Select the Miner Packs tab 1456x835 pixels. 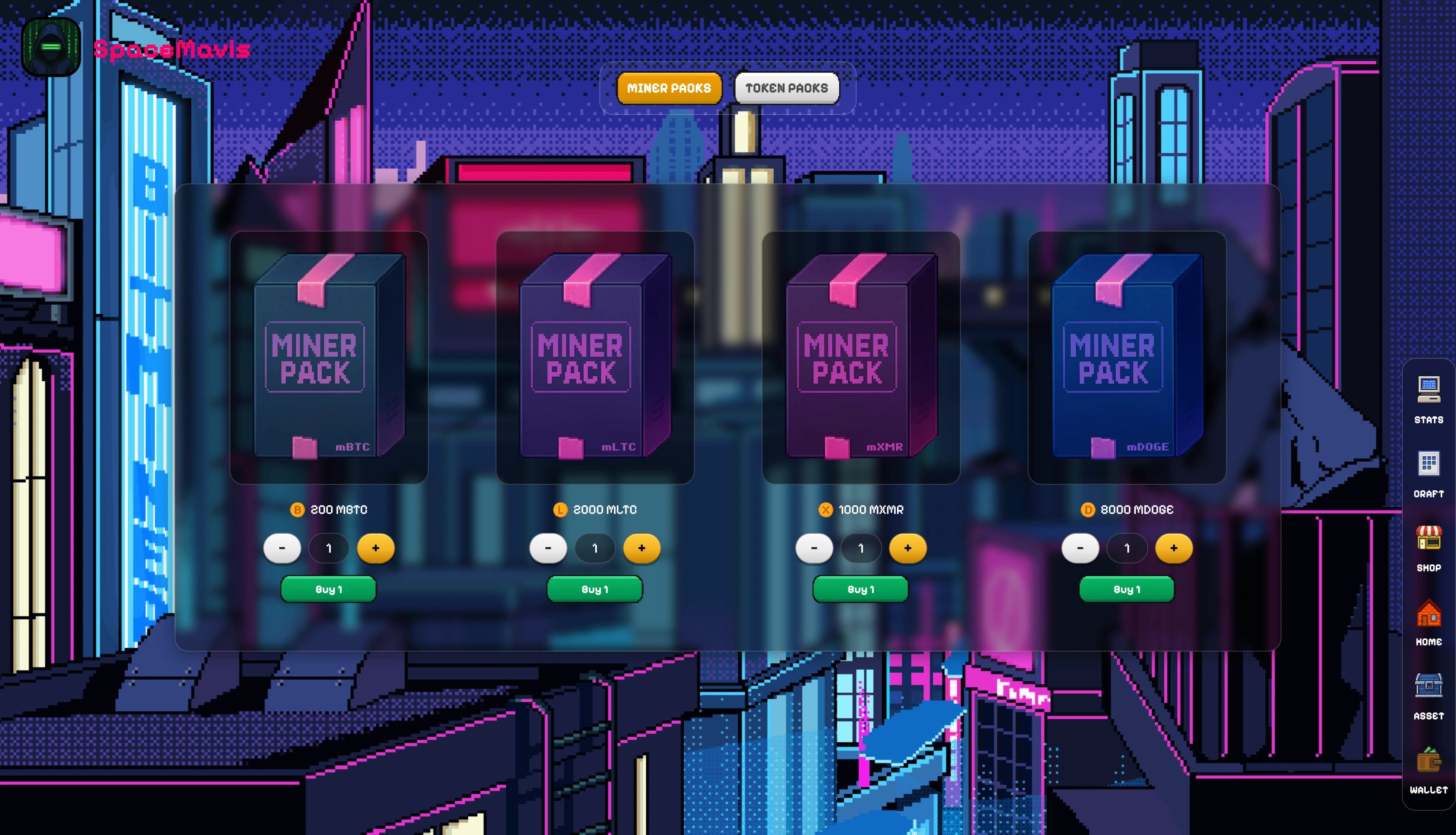click(669, 88)
